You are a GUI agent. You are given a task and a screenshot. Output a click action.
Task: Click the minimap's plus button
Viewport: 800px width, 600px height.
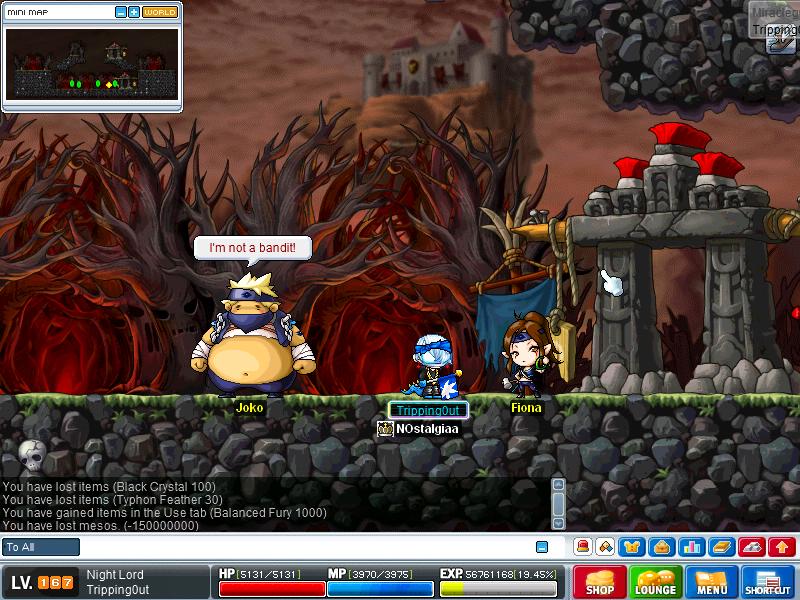coord(134,12)
